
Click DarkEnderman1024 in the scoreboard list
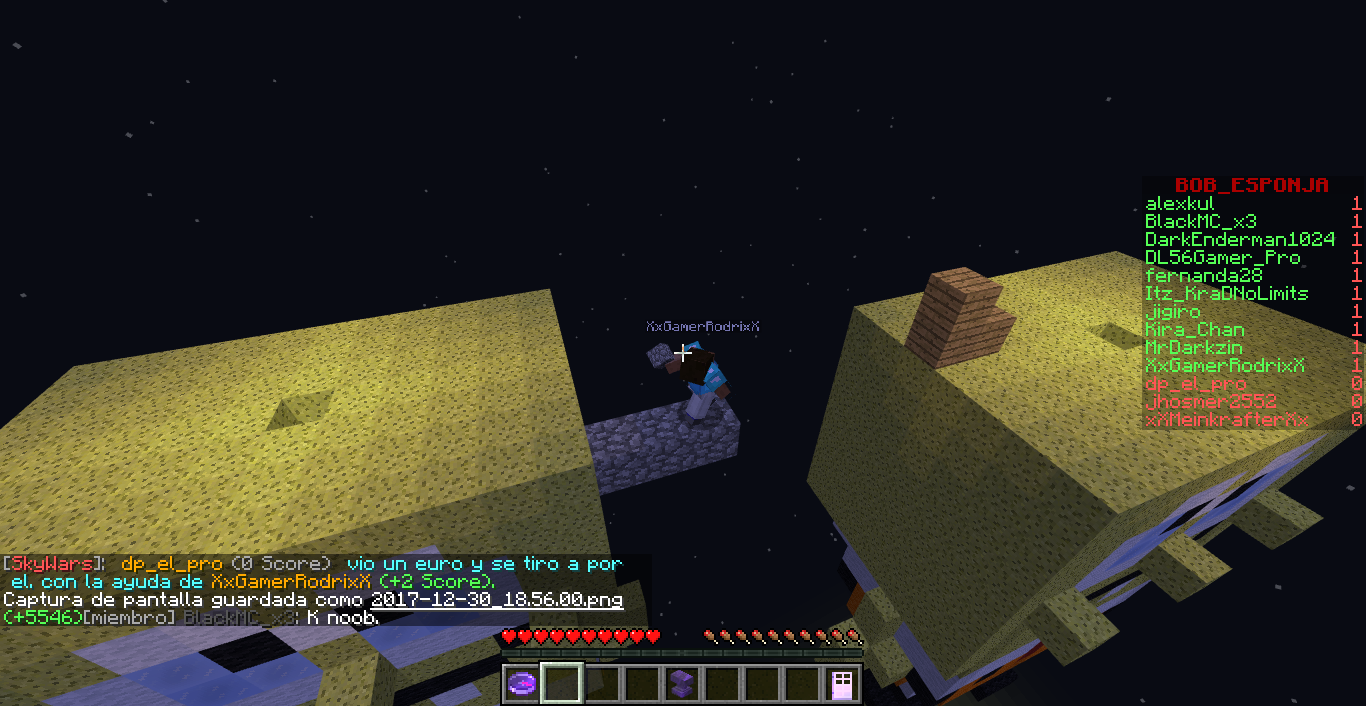1240,240
